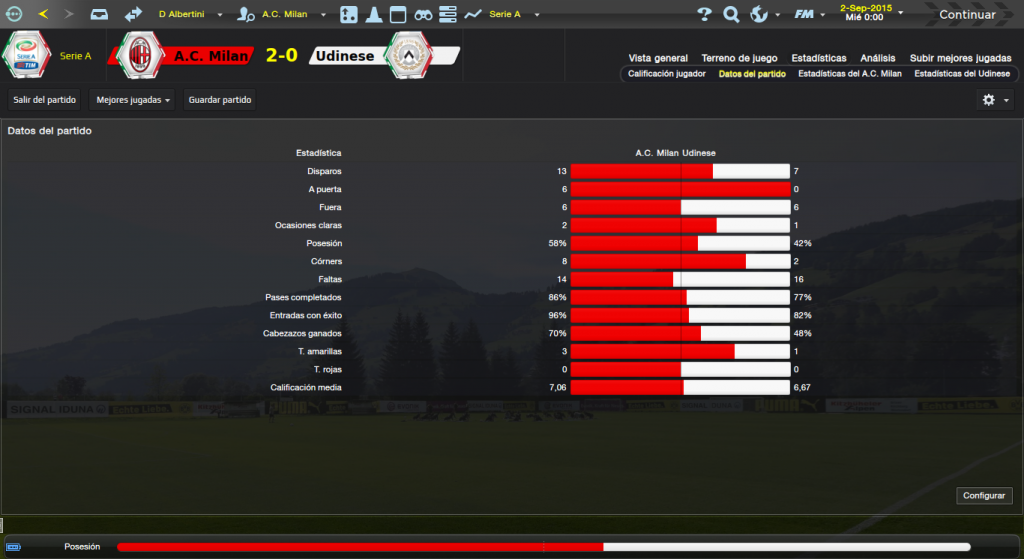
Task: Open search with the magnifying glass
Action: pyautogui.click(x=731, y=14)
